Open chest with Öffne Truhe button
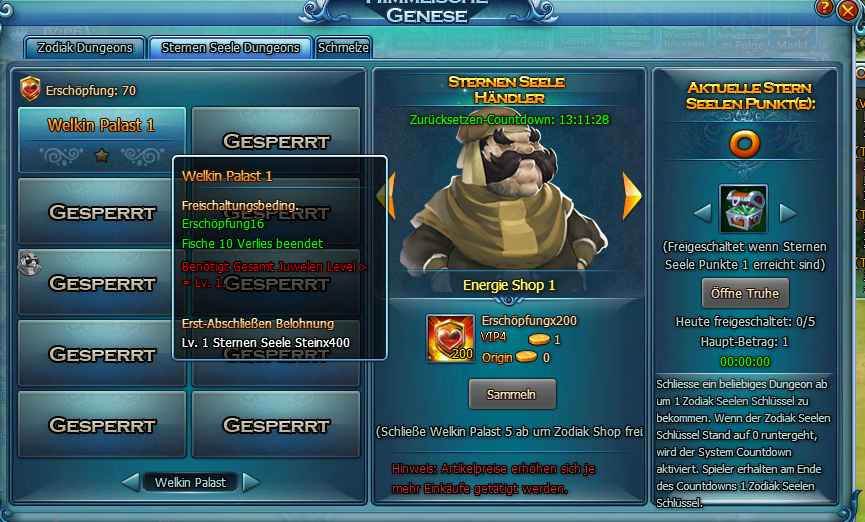 pos(744,293)
